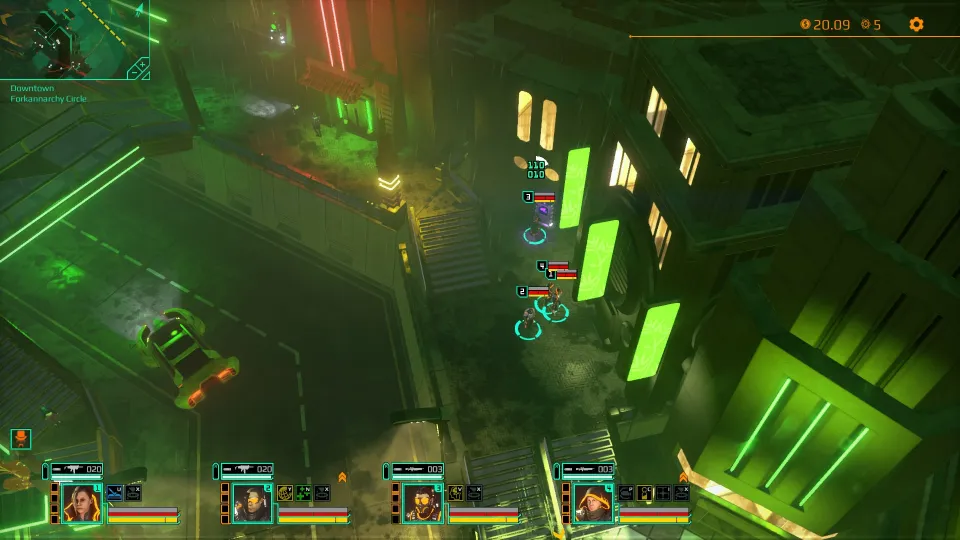Select agent 2's weapon slot
Viewport: 960px width, 540px height.
(247, 469)
